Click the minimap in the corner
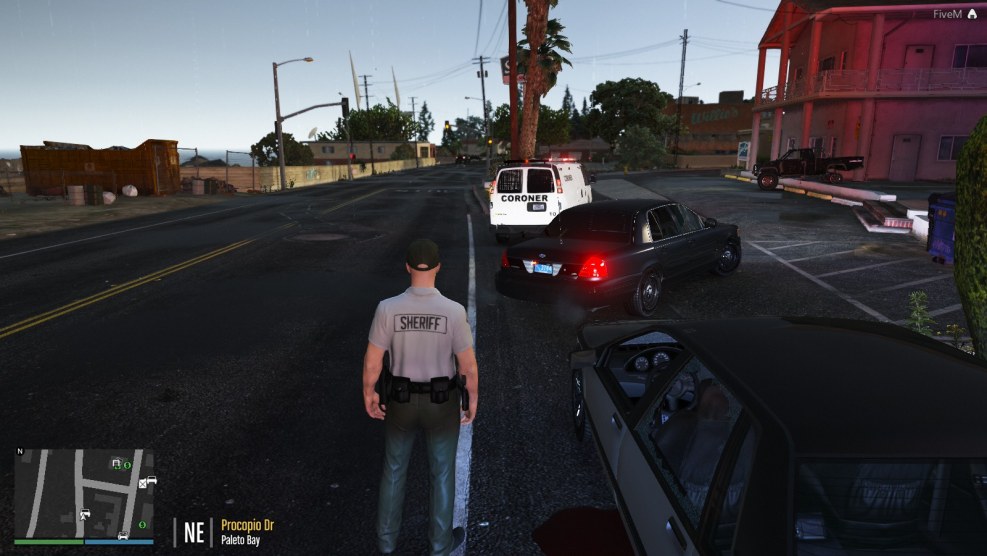This screenshot has height=556, width=987. [x=84, y=494]
